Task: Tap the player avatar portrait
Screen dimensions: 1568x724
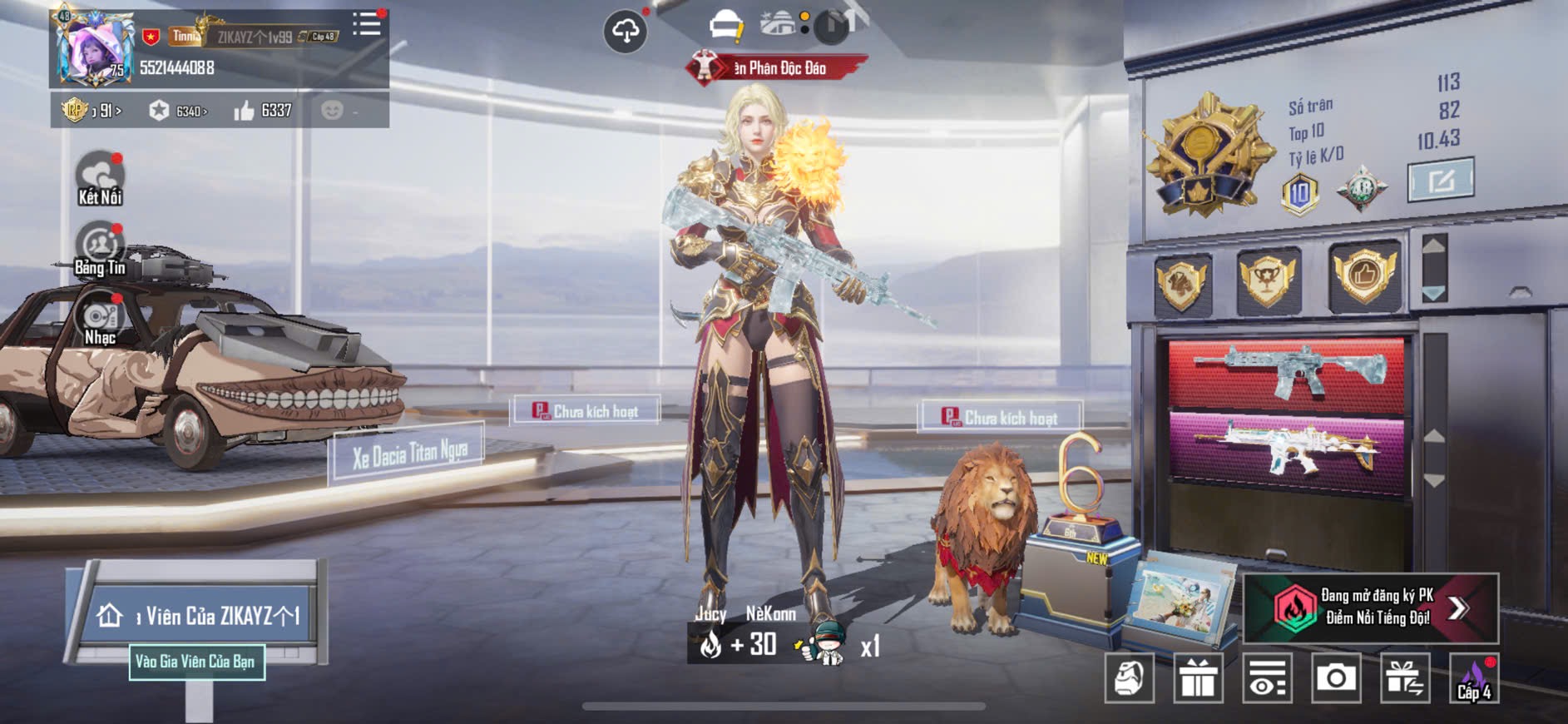Action: [93, 50]
